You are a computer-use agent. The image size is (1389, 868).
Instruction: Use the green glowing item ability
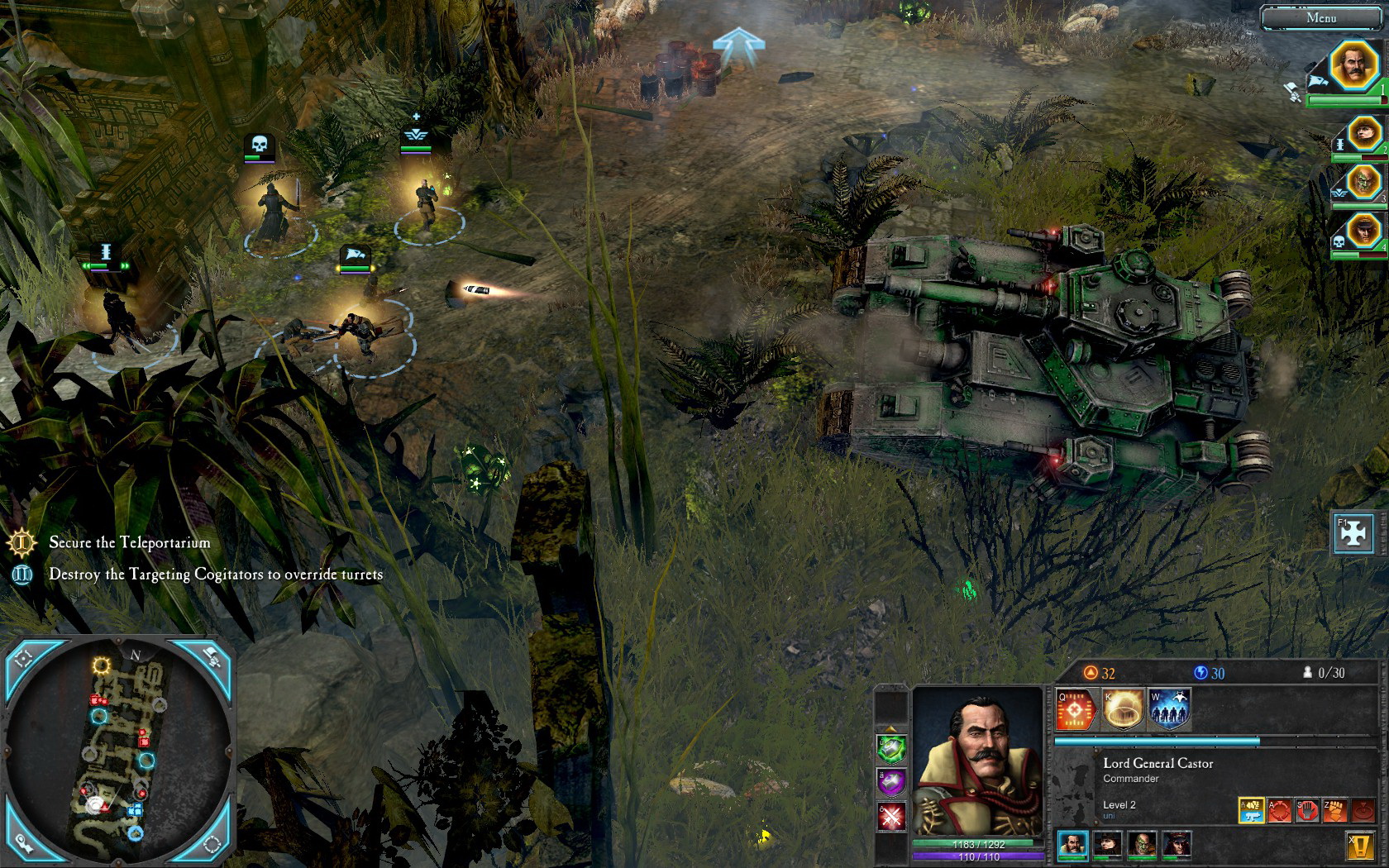[x=891, y=748]
